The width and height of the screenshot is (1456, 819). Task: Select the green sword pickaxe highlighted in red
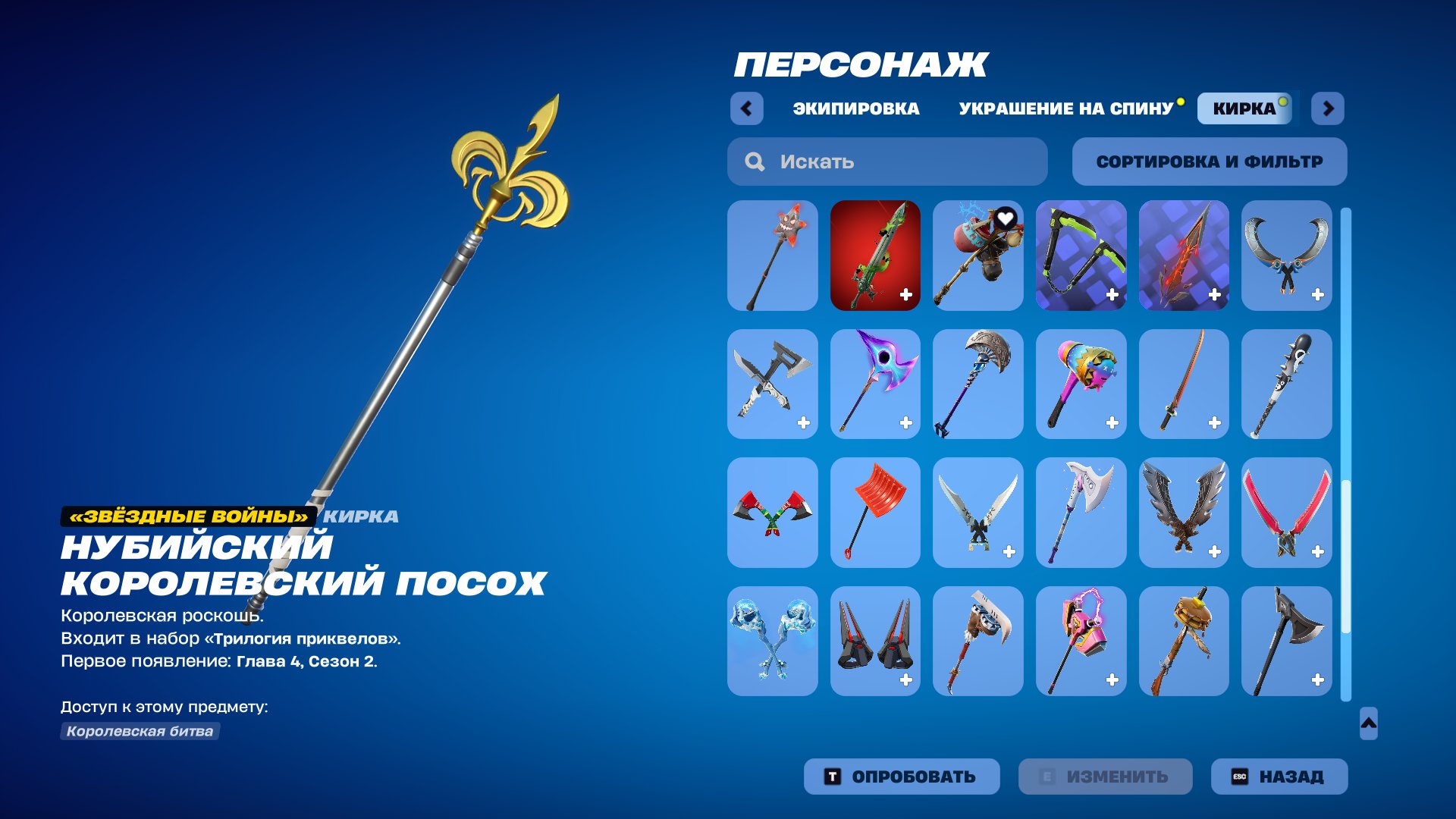[x=875, y=256]
